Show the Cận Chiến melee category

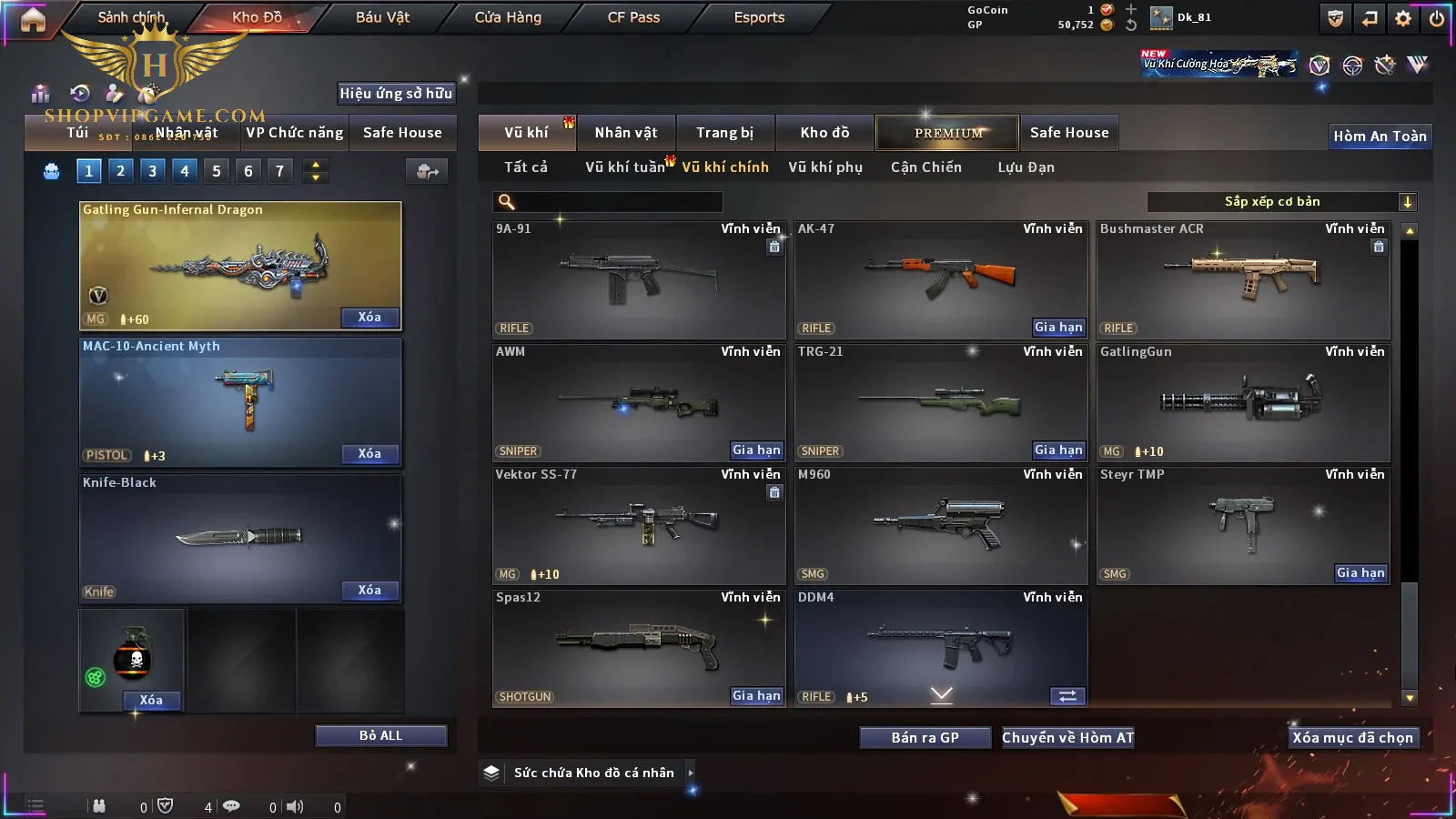pyautogui.click(x=925, y=167)
